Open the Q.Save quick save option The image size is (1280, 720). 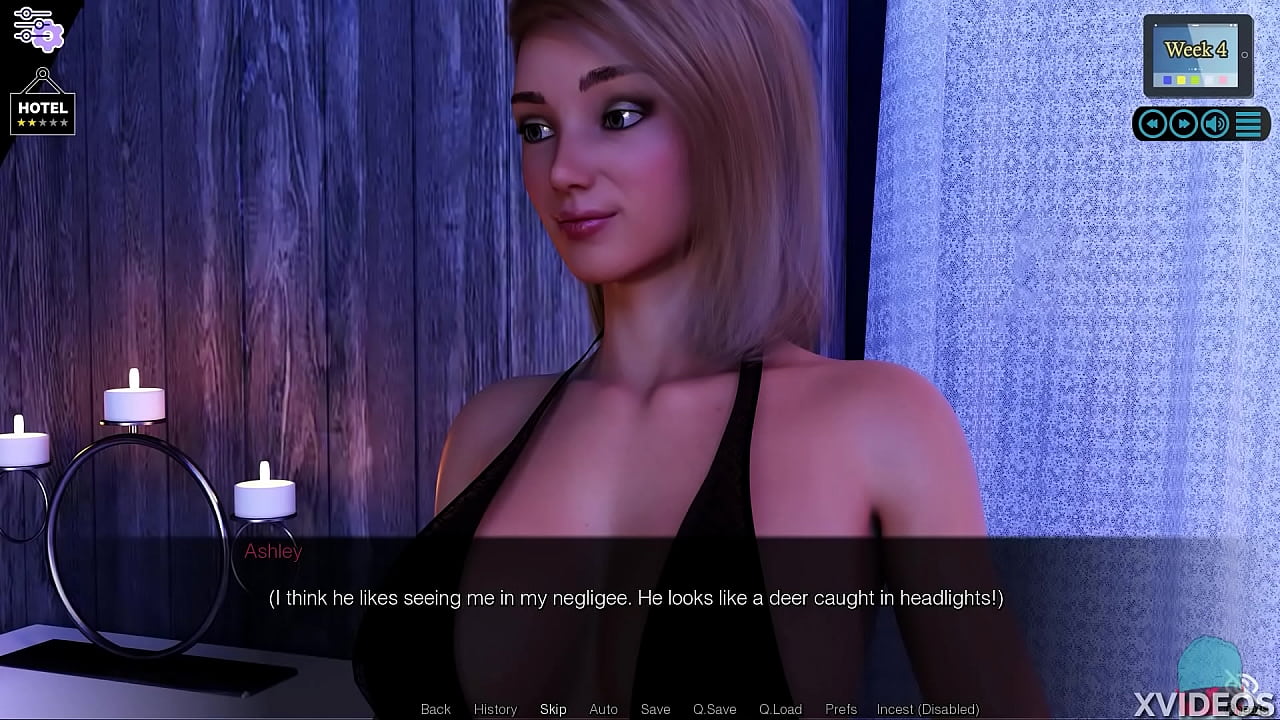click(714, 708)
